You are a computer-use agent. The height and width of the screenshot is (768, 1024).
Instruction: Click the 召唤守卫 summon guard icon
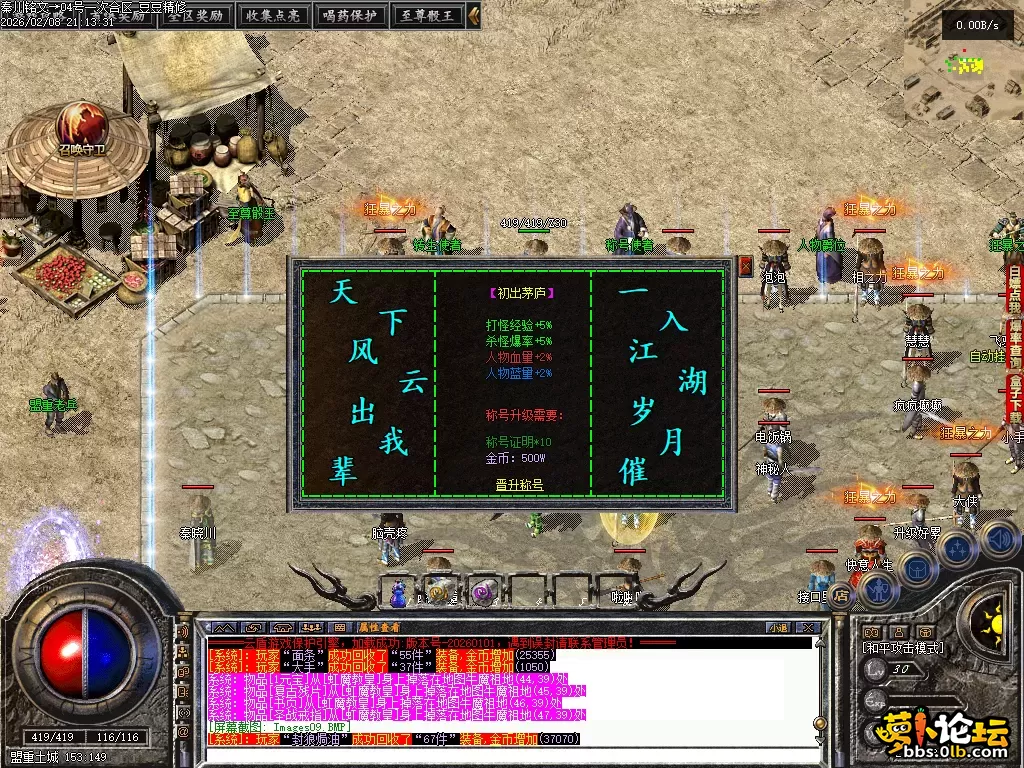81,126
